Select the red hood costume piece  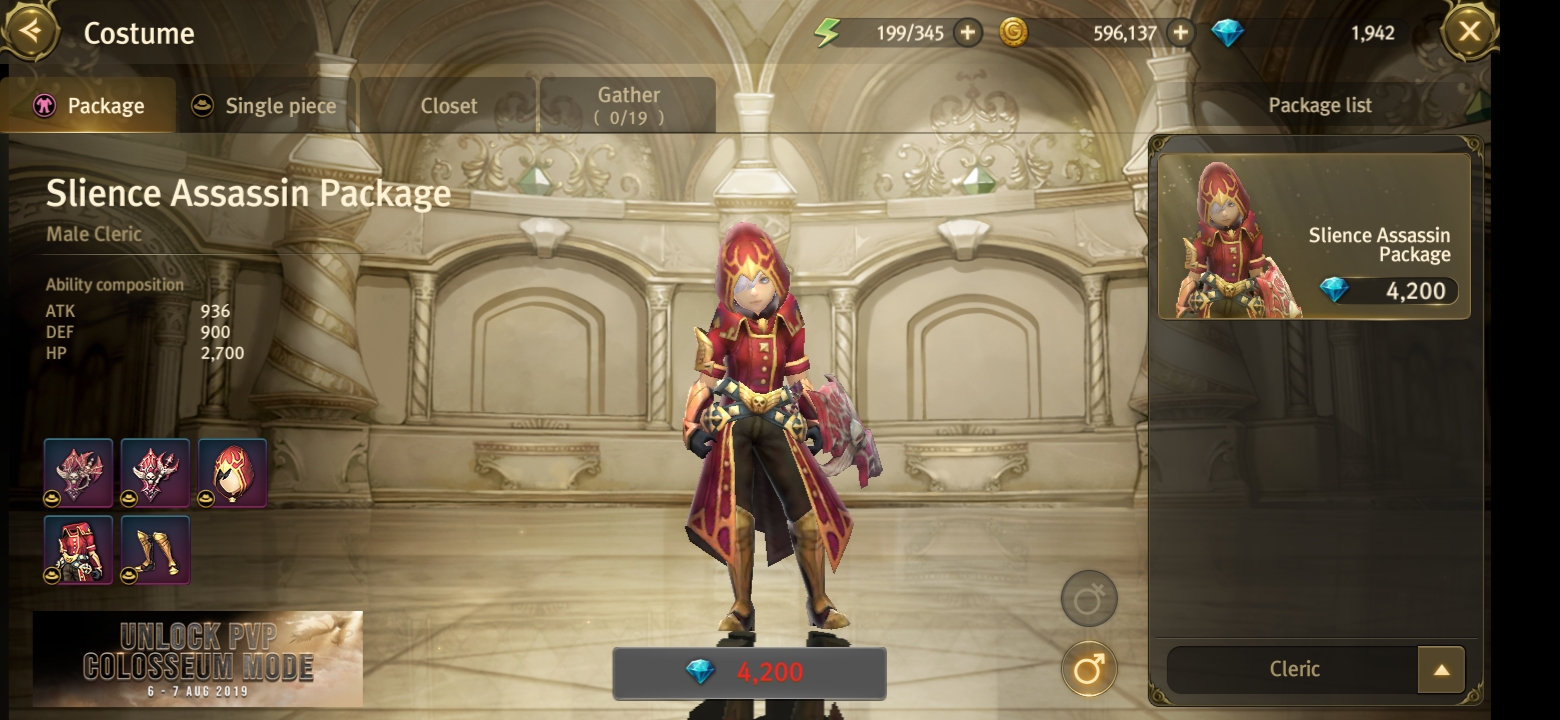tap(233, 473)
